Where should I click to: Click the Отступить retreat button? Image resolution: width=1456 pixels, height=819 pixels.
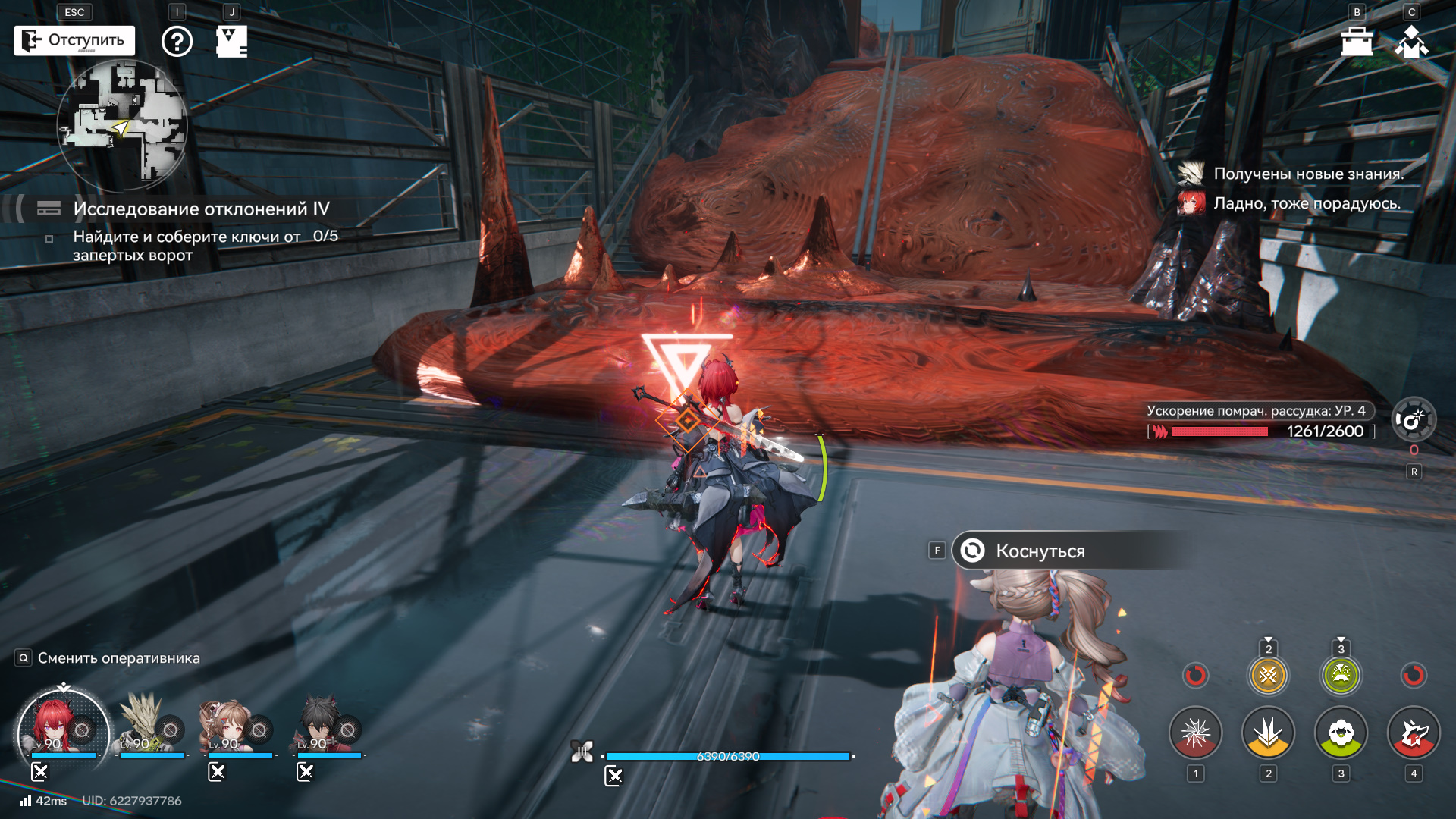click(74, 40)
